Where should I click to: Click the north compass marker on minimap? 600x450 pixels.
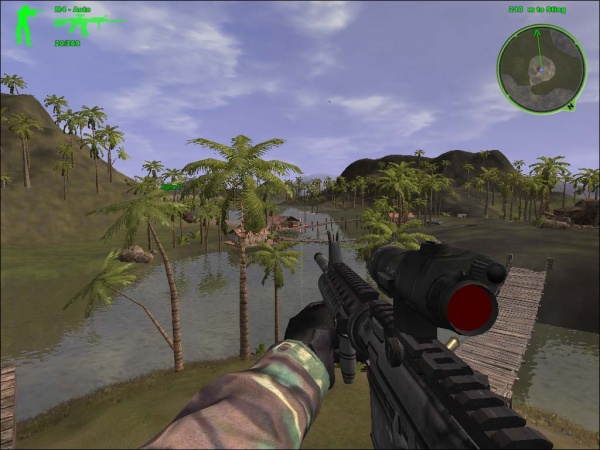pos(570,103)
